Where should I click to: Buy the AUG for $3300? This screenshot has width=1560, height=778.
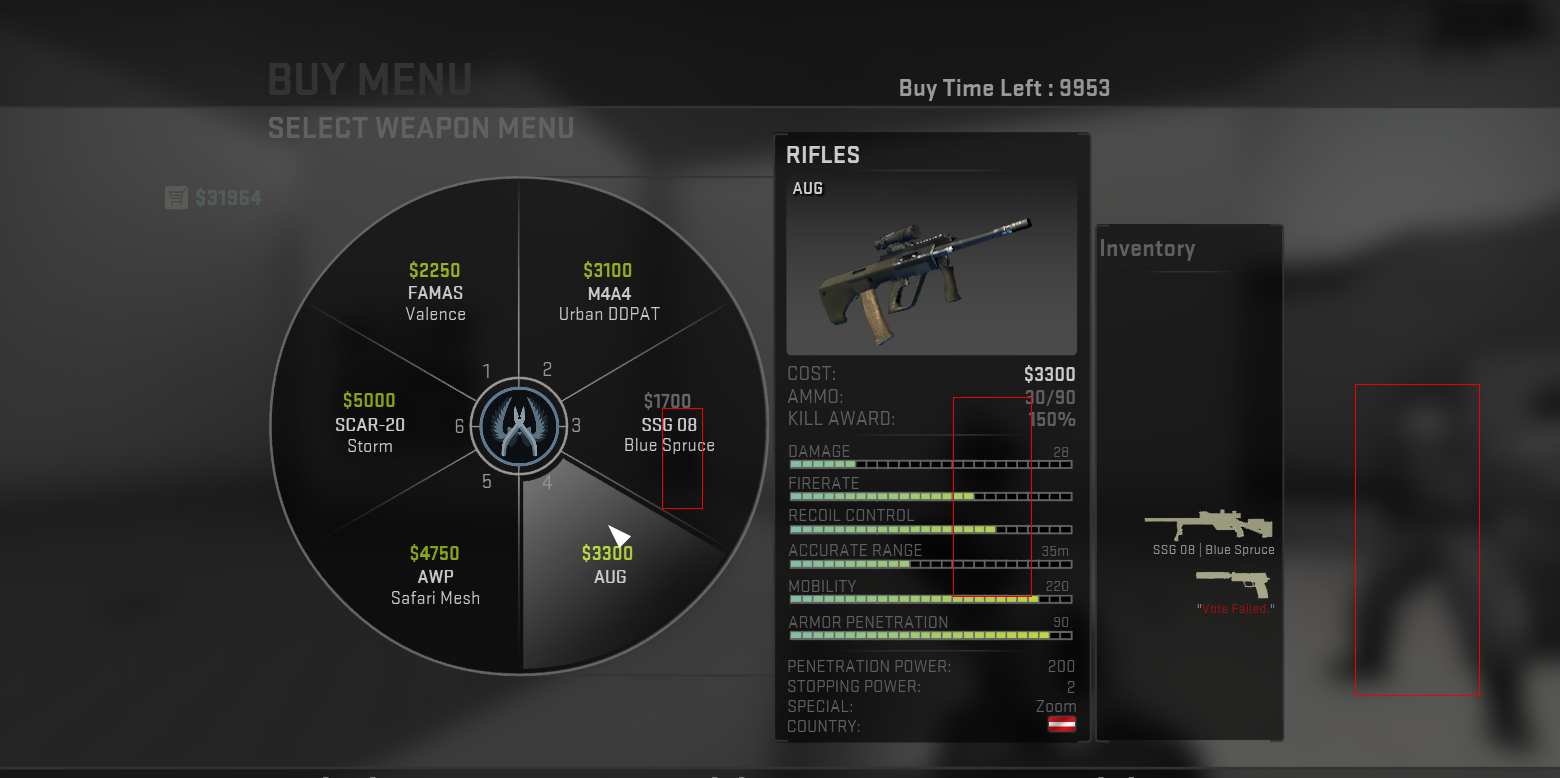[609, 565]
